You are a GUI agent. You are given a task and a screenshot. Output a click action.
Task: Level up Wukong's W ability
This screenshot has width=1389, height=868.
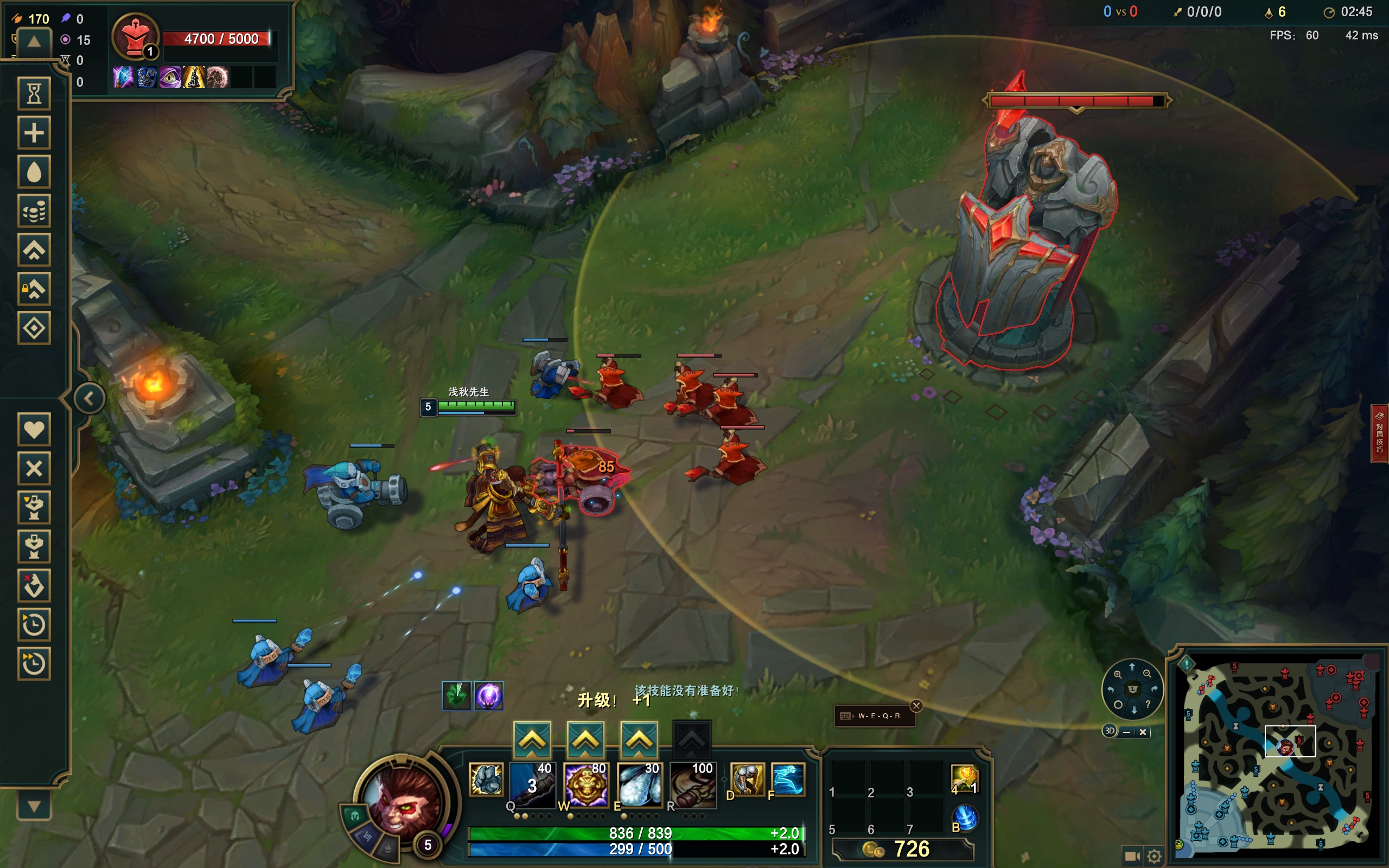[x=585, y=739]
